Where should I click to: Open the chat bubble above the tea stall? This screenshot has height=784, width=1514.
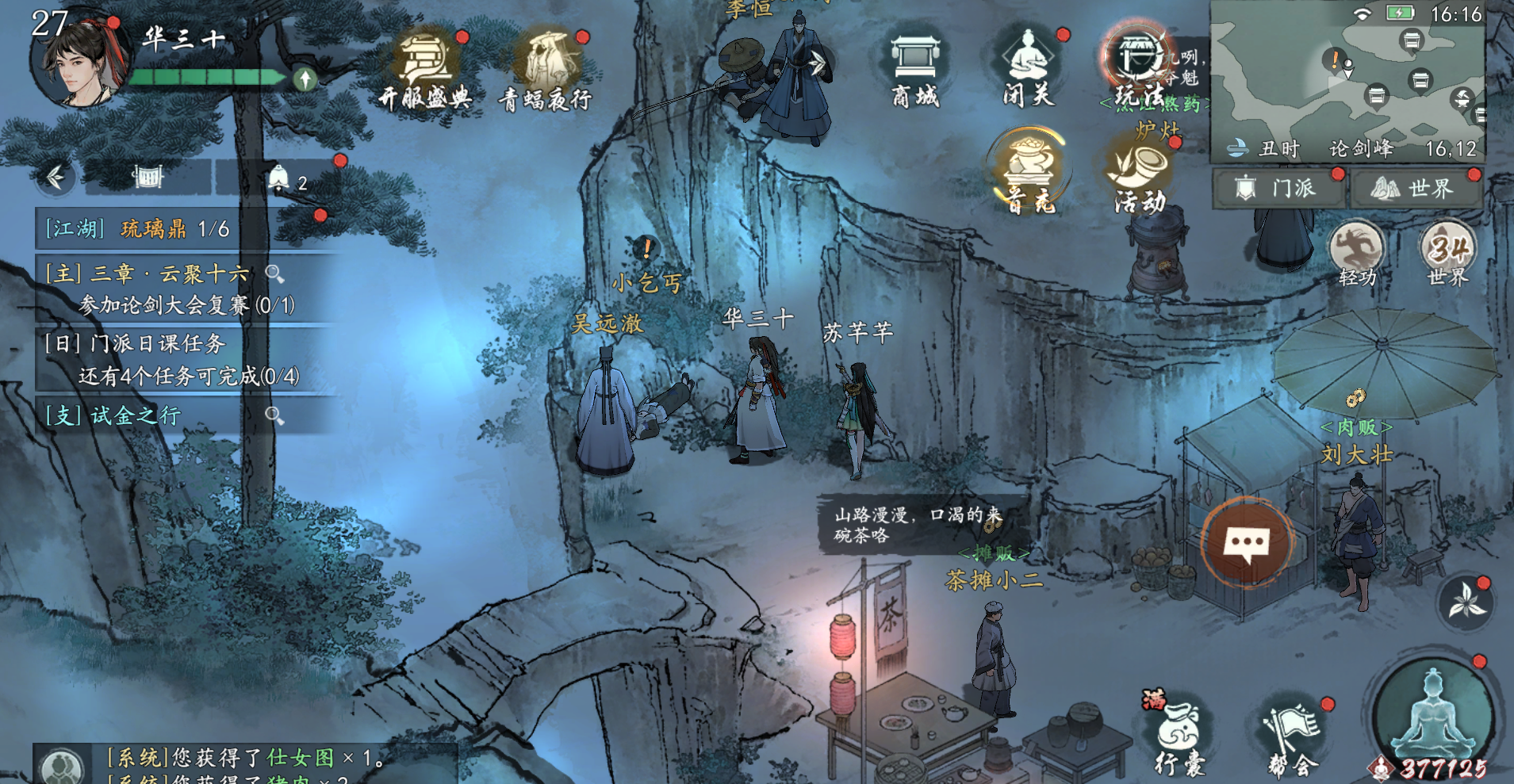(x=1248, y=543)
